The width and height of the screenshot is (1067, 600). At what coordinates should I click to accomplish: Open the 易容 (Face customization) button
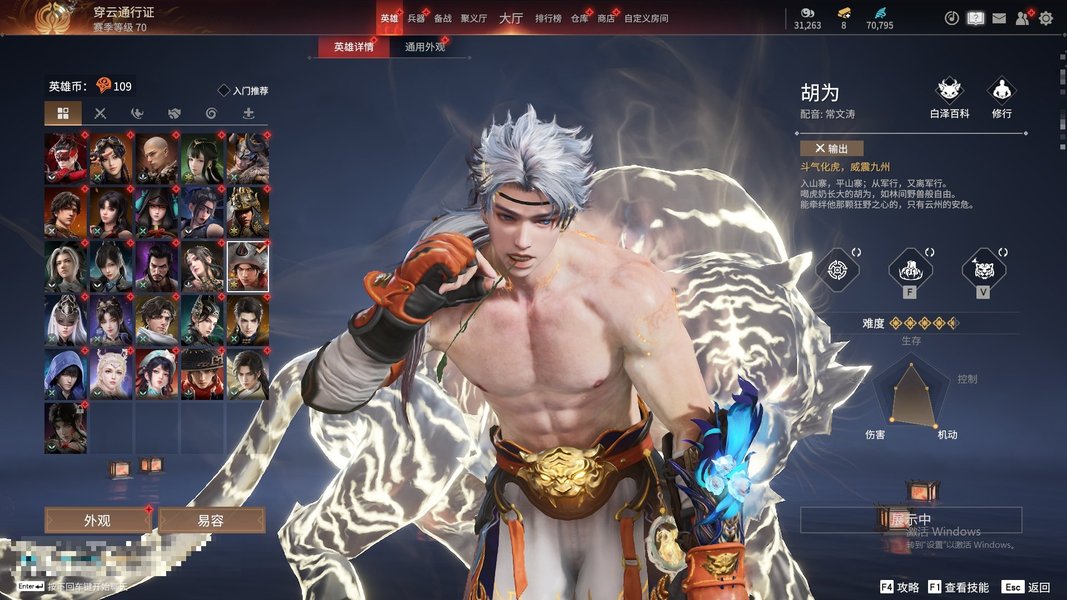tap(211, 520)
